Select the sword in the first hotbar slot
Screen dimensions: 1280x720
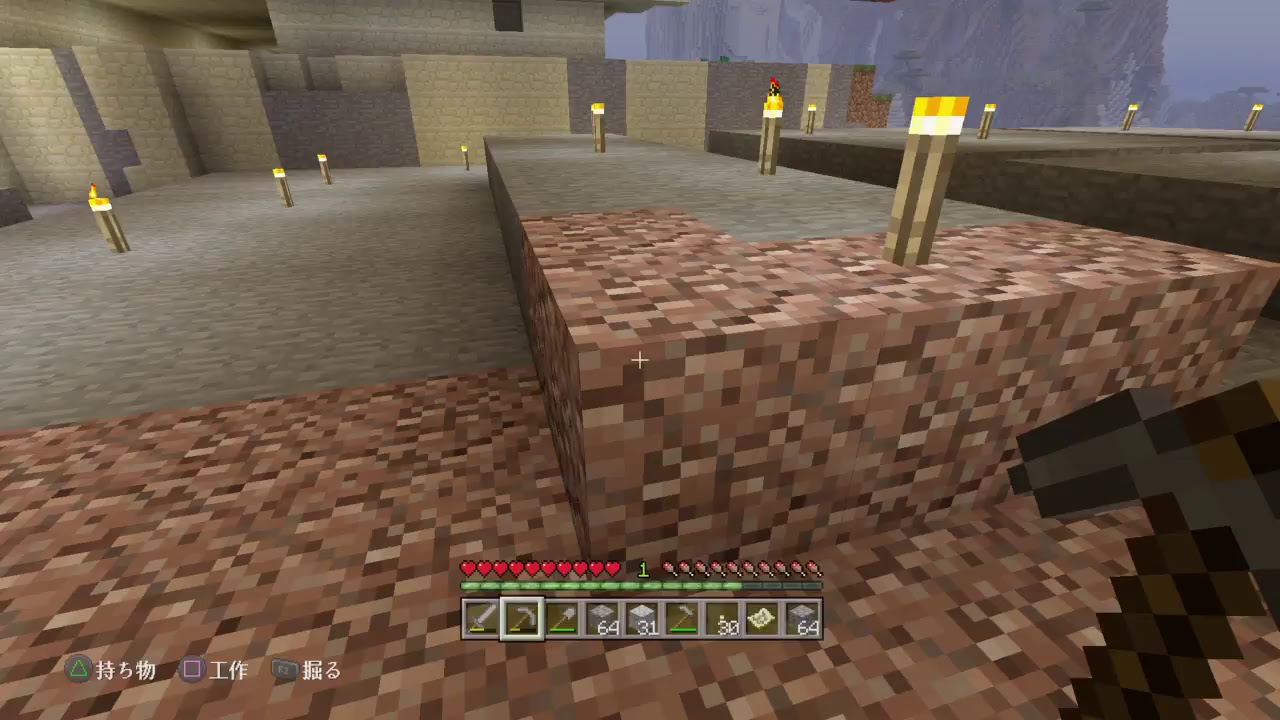click(481, 620)
